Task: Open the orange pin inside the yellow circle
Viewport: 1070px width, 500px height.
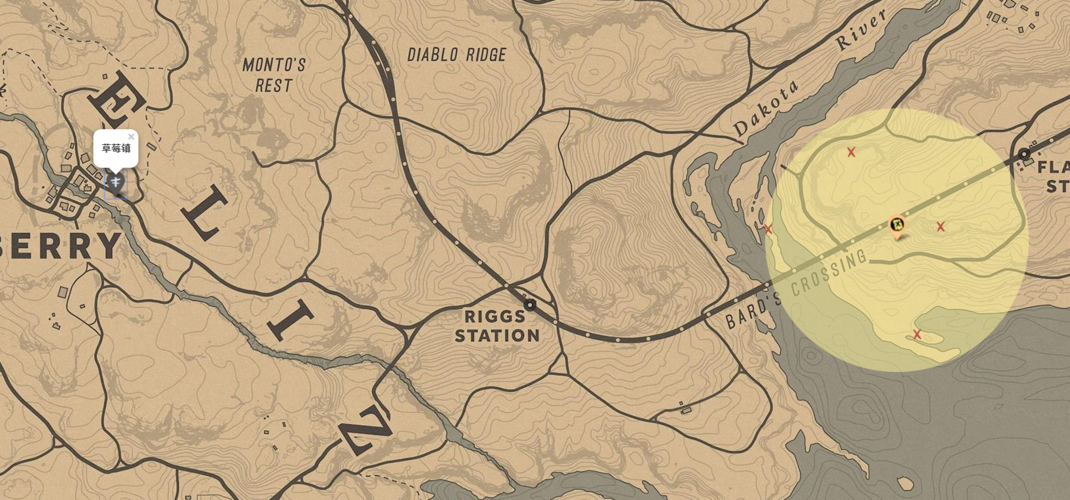Action: click(897, 225)
